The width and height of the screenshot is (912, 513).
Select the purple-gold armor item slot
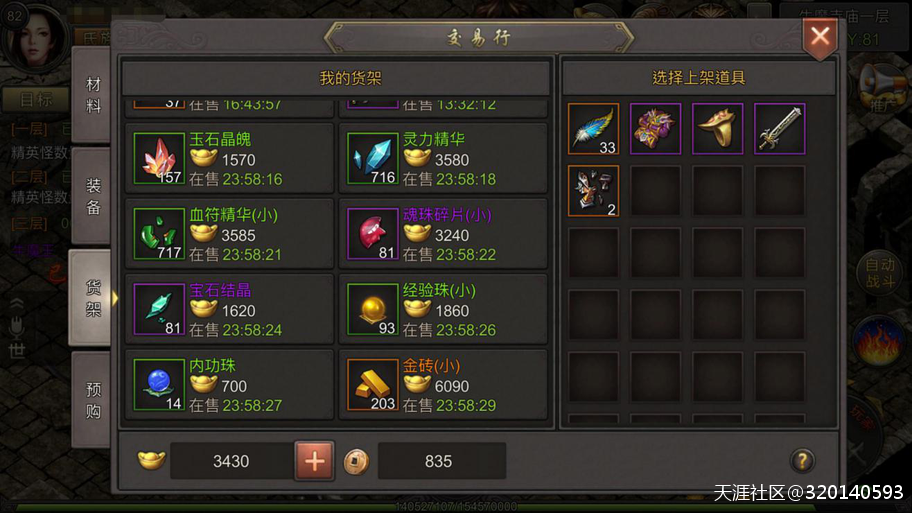pos(656,129)
